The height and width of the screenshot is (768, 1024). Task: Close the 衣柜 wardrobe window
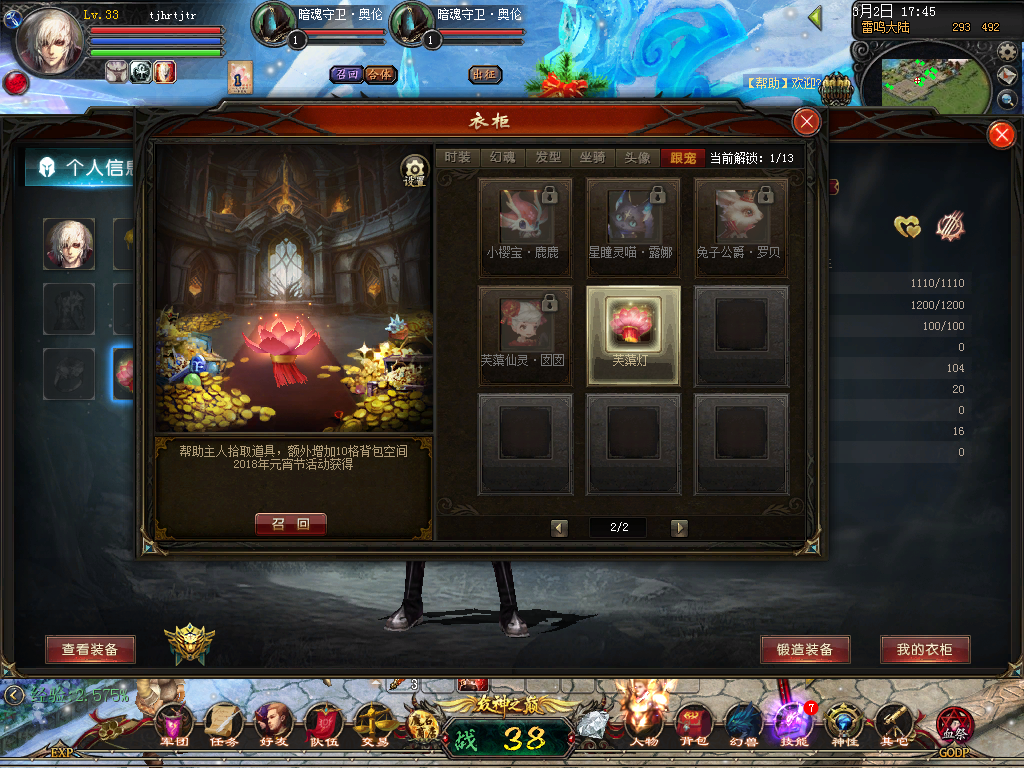tap(806, 122)
